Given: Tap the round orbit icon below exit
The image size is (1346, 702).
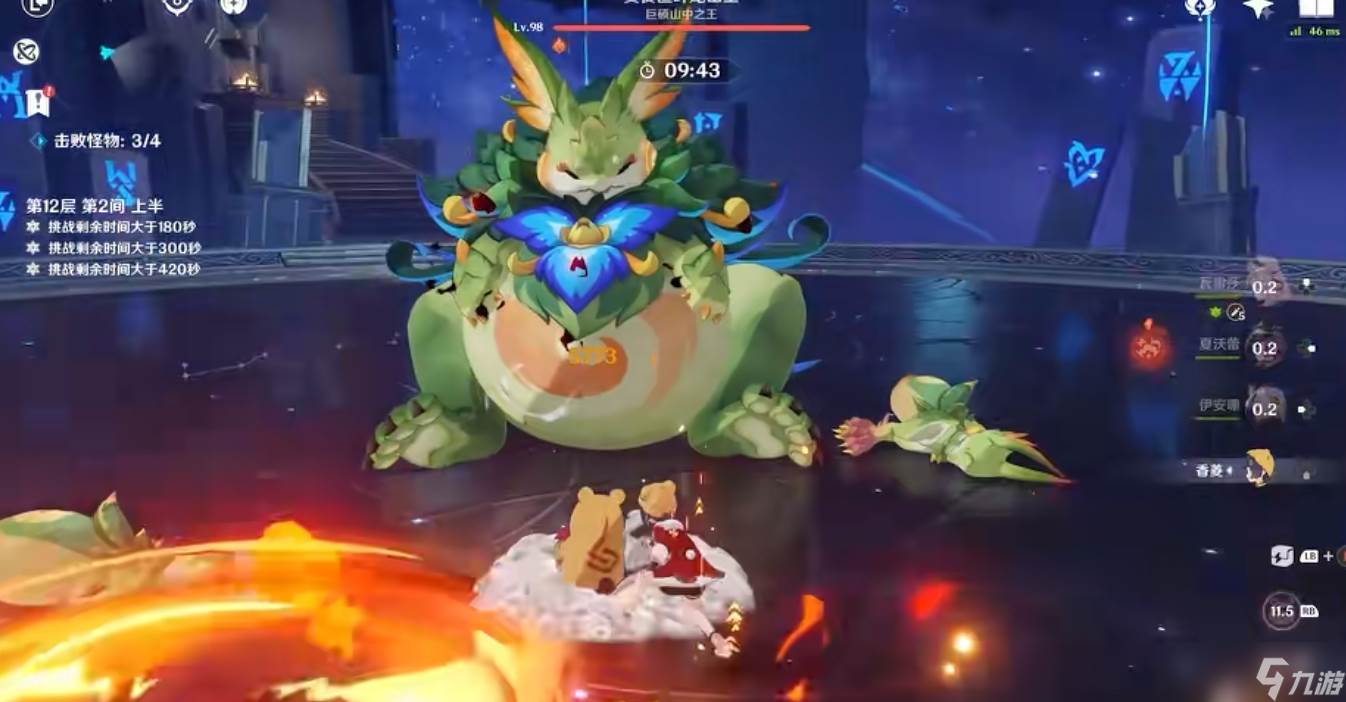Looking at the screenshot, I should tap(25, 52).
